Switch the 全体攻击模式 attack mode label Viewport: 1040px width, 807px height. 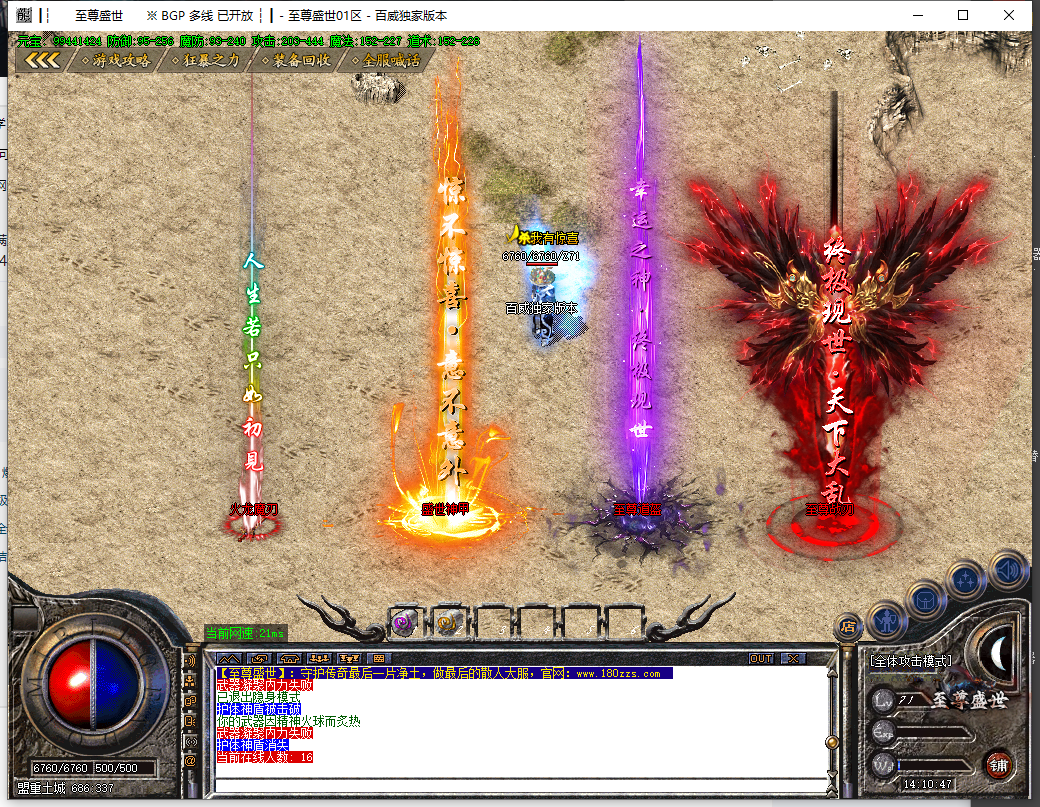coord(910,661)
